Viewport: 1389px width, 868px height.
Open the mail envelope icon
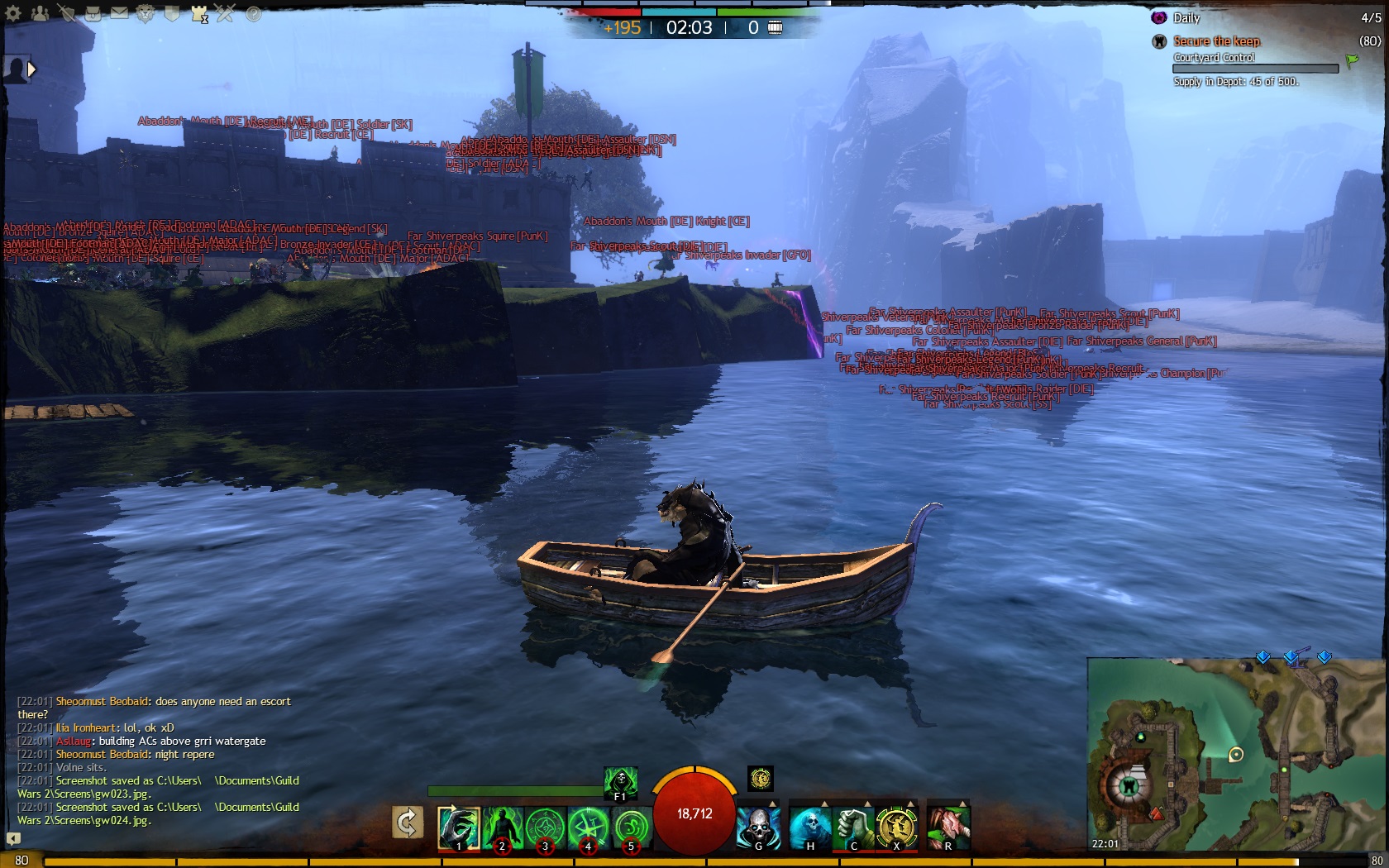119,13
